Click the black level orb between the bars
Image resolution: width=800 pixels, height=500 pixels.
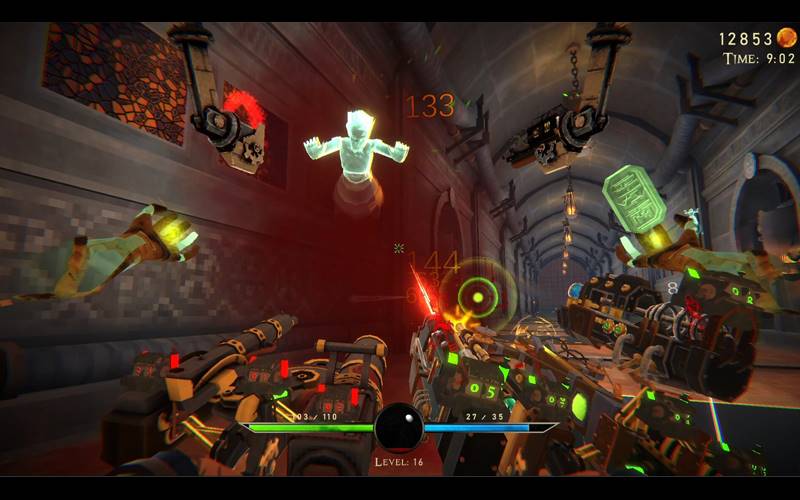point(399,427)
